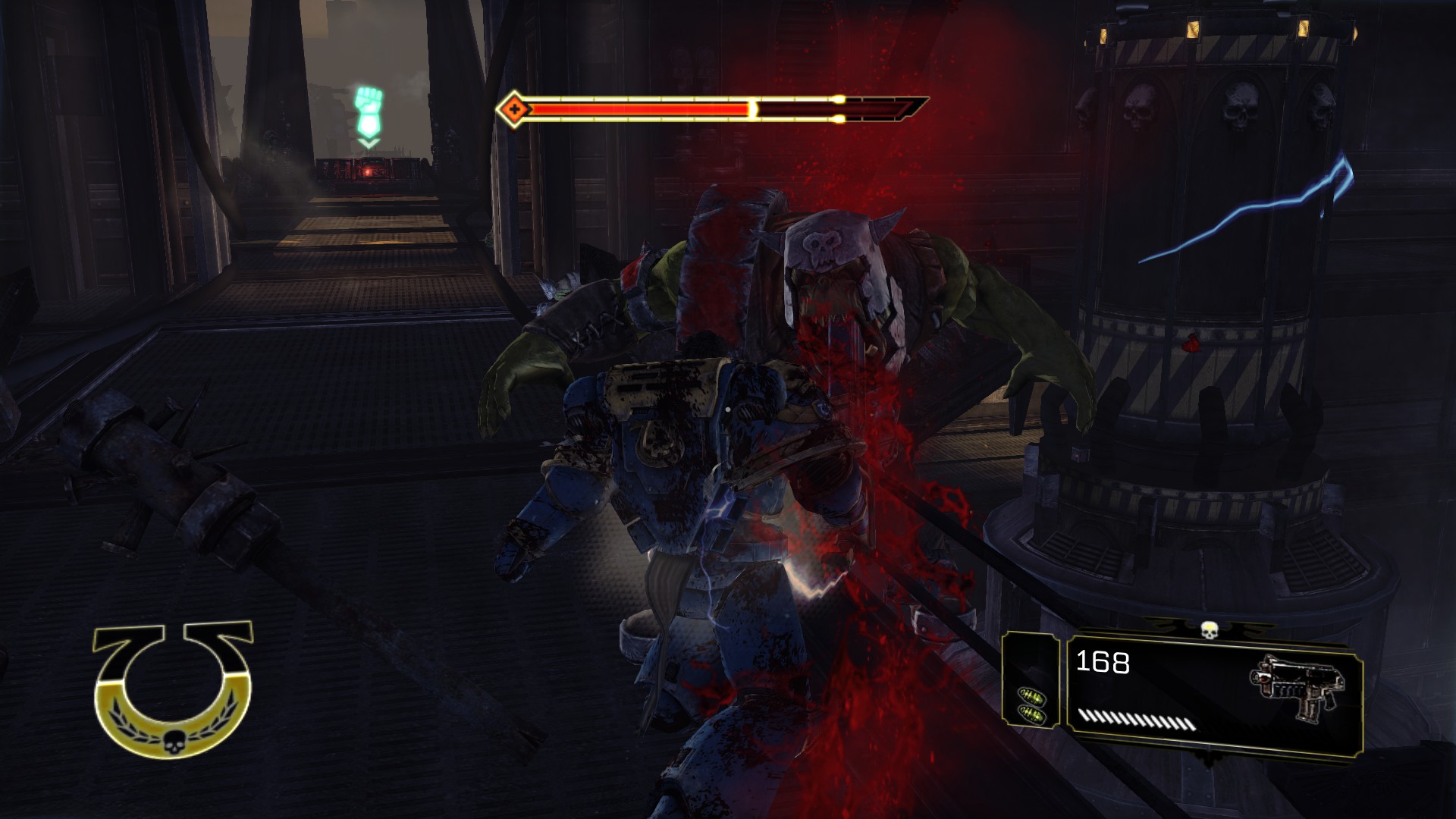Click the frag grenade icons

[1032, 705]
